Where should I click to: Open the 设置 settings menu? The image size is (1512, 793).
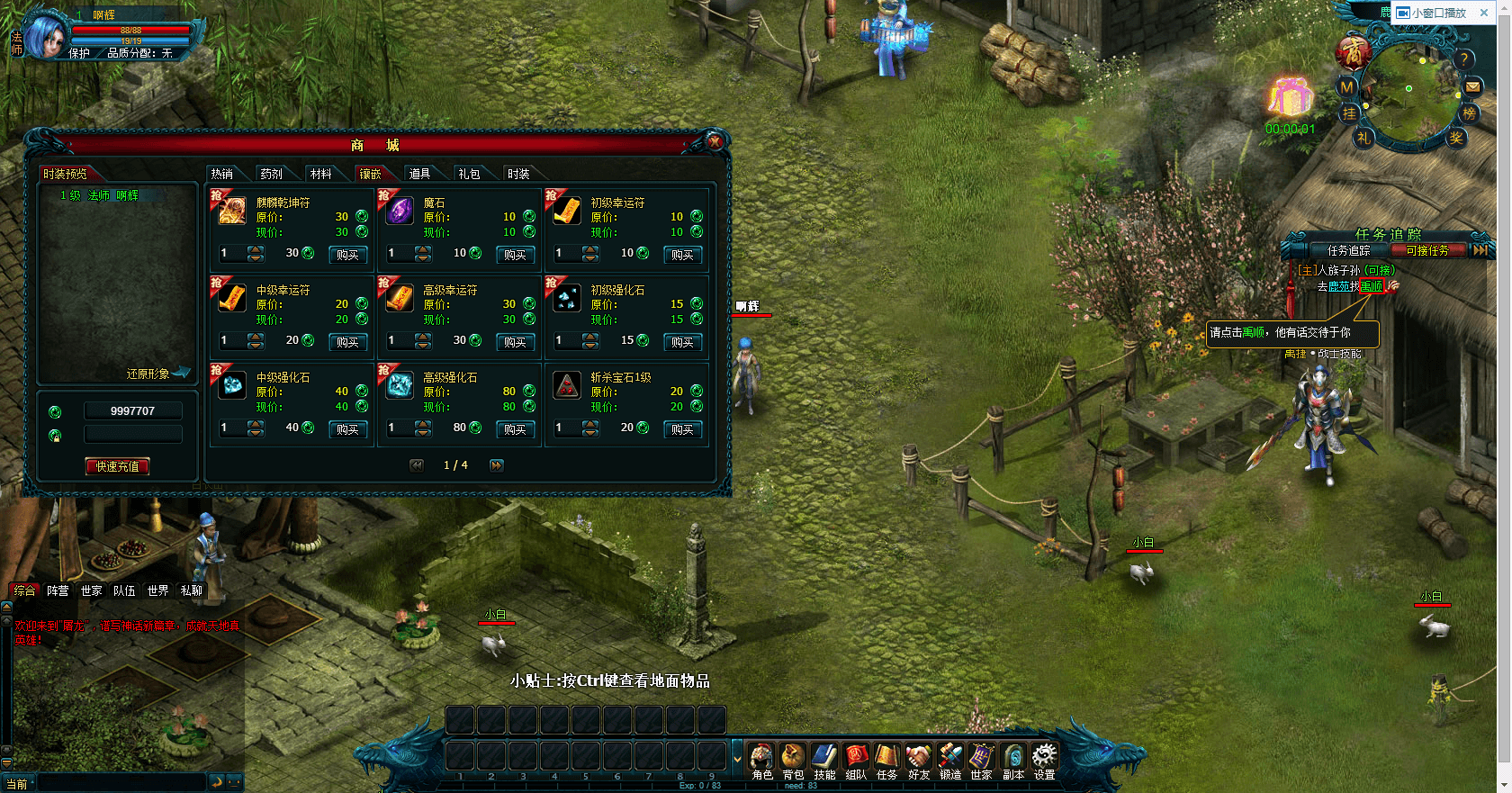[x=1044, y=760]
